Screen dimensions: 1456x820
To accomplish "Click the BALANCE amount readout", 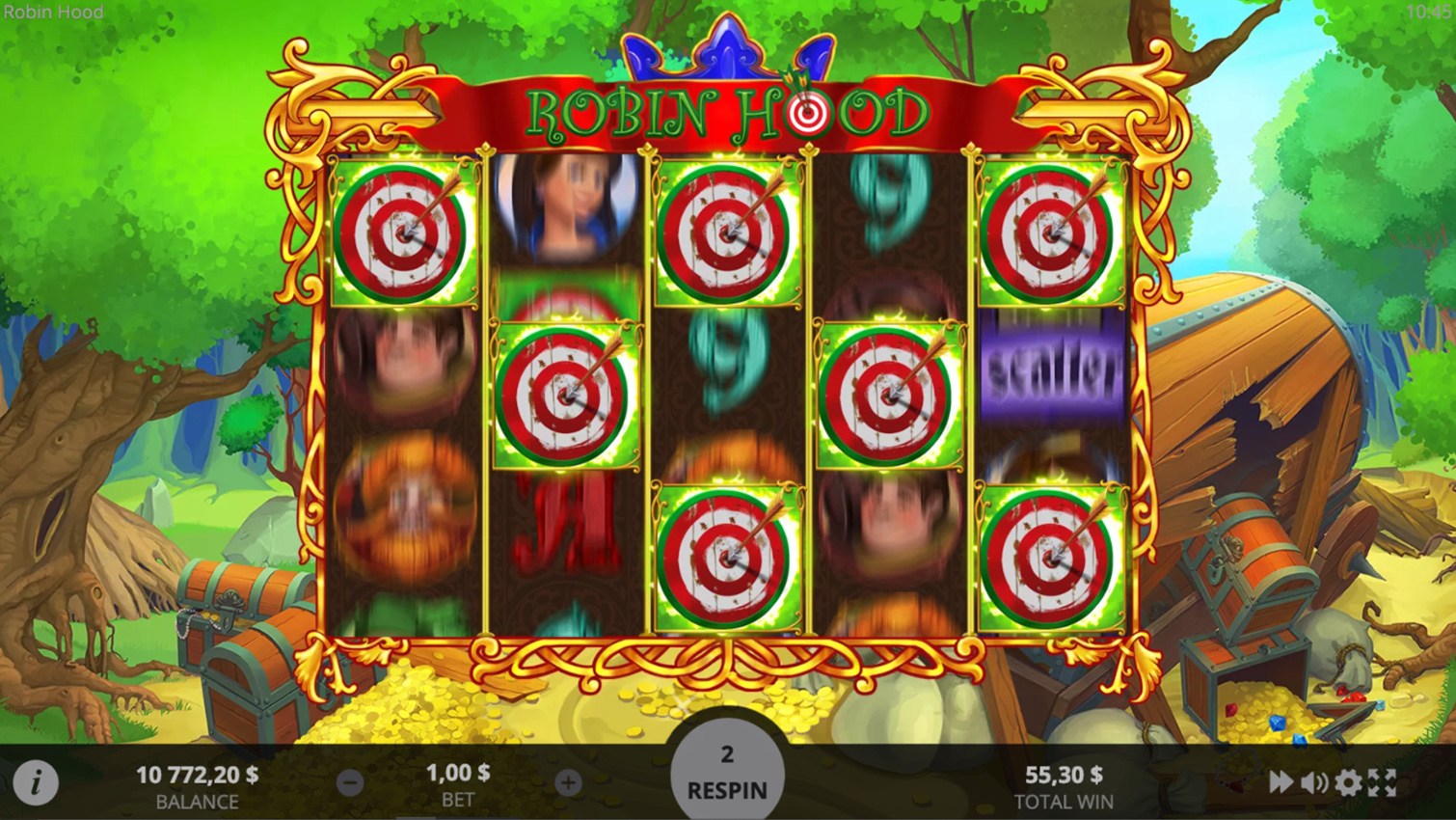I will click(197, 775).
